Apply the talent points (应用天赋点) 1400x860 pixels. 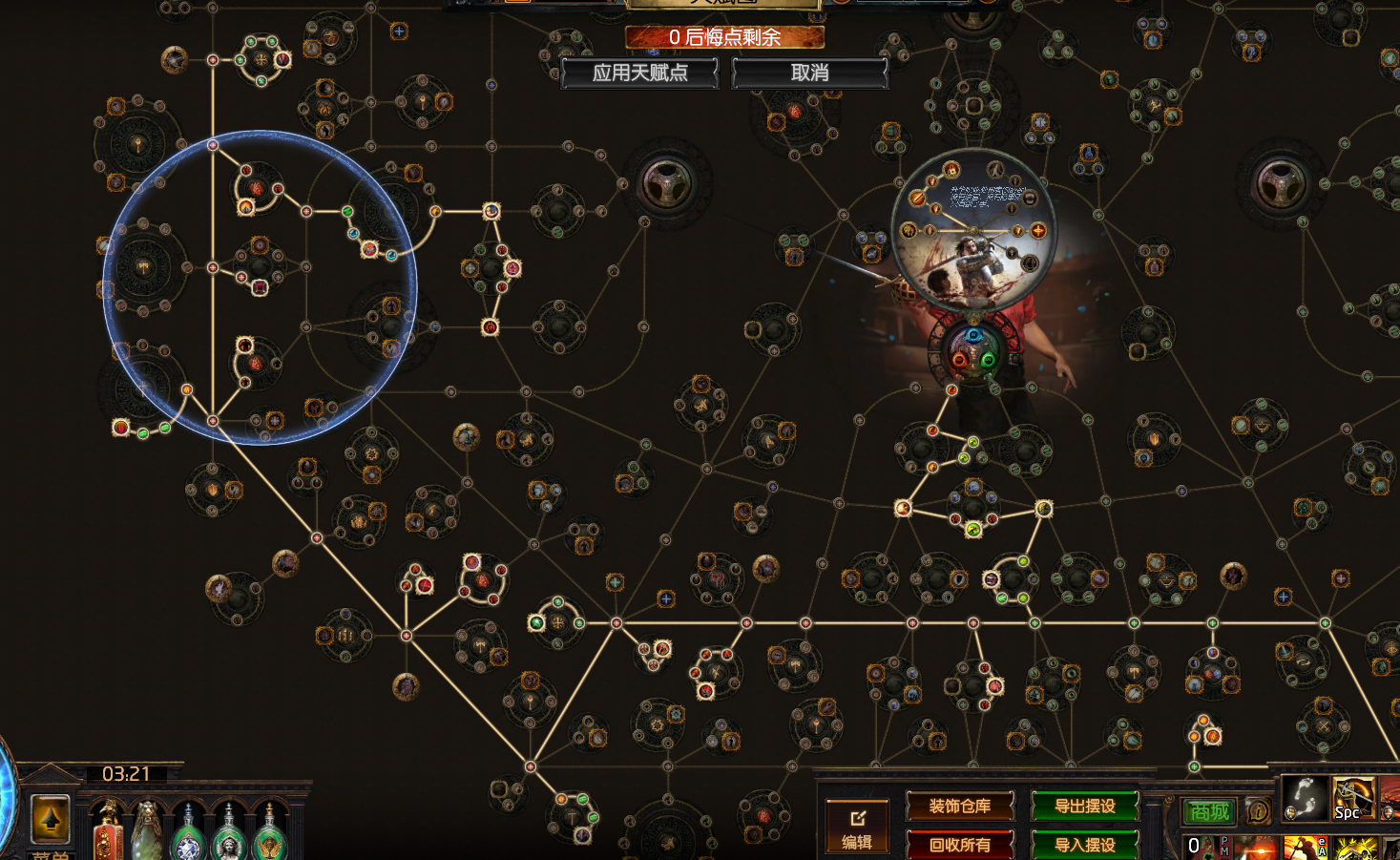639,73
